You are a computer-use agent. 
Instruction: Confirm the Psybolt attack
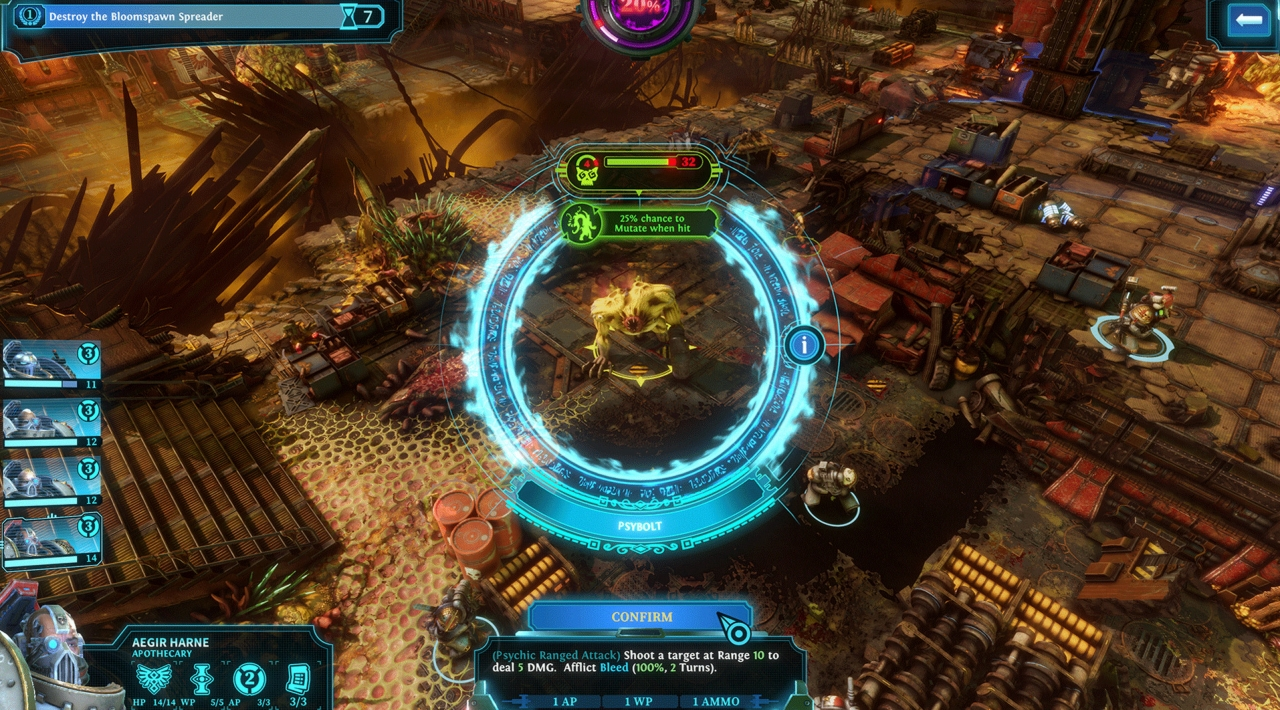[x=641, y=617]
